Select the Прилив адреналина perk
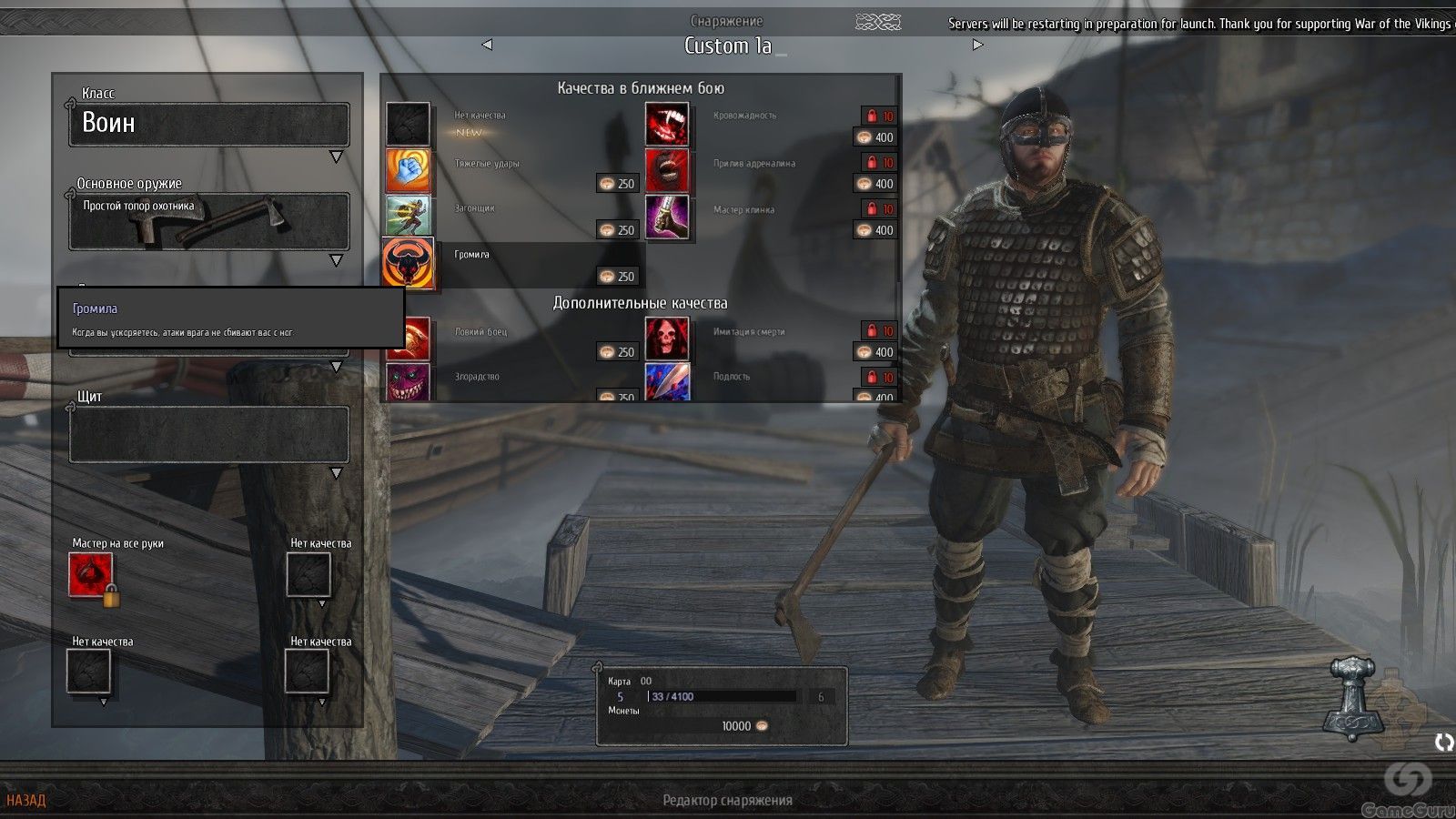 (x=667, y=171)
